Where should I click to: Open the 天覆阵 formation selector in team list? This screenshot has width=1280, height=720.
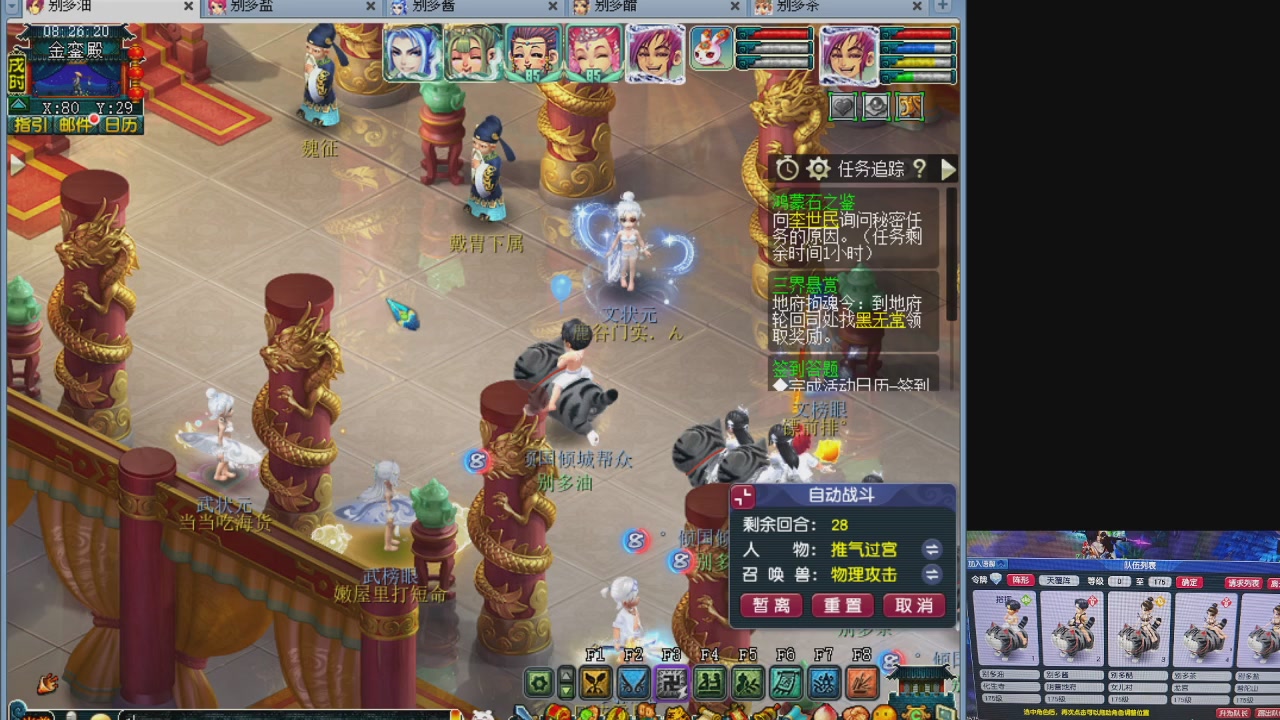pyautogui.click(x=1060, y=582)
